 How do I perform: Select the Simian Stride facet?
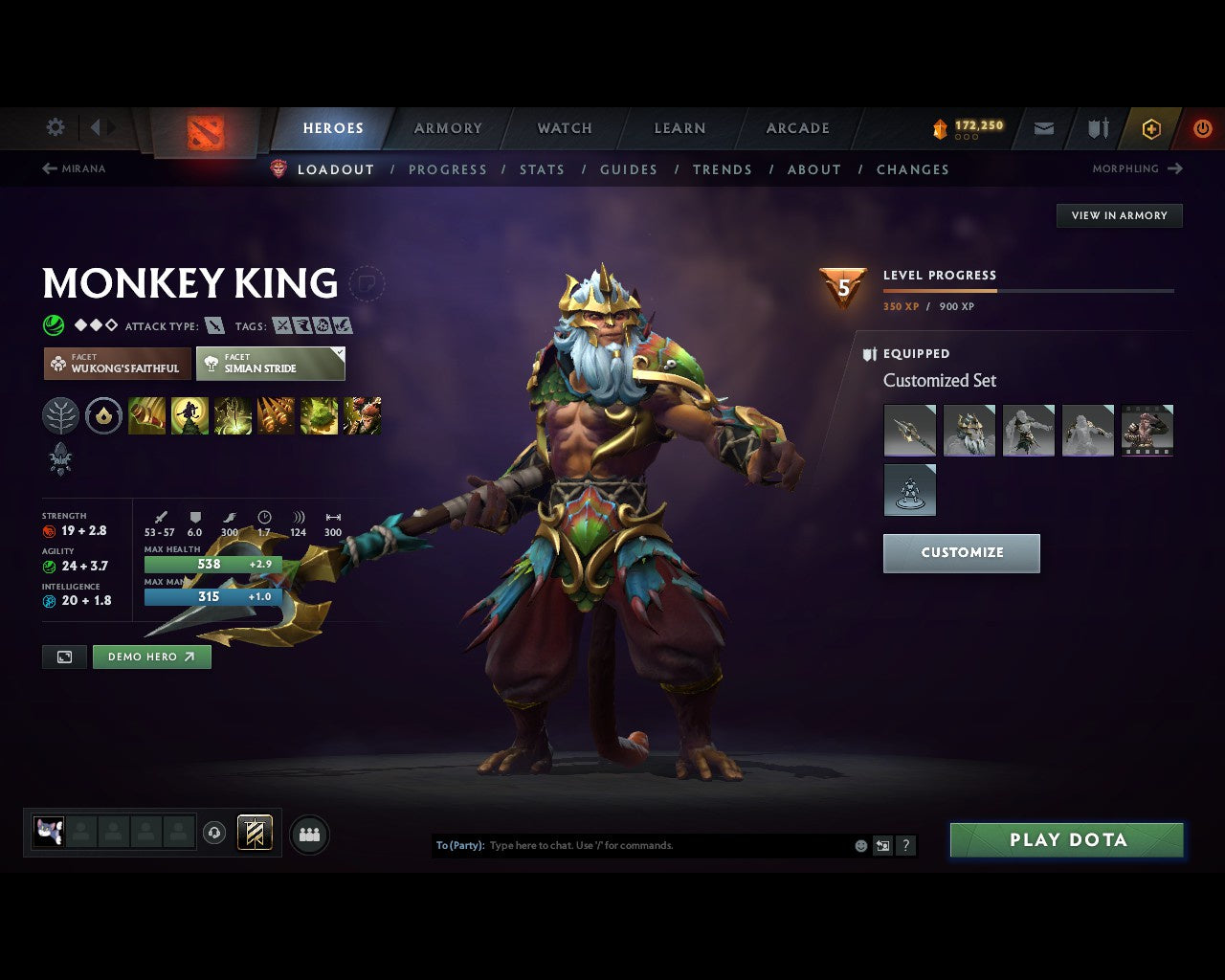click(x=271, y=364)
